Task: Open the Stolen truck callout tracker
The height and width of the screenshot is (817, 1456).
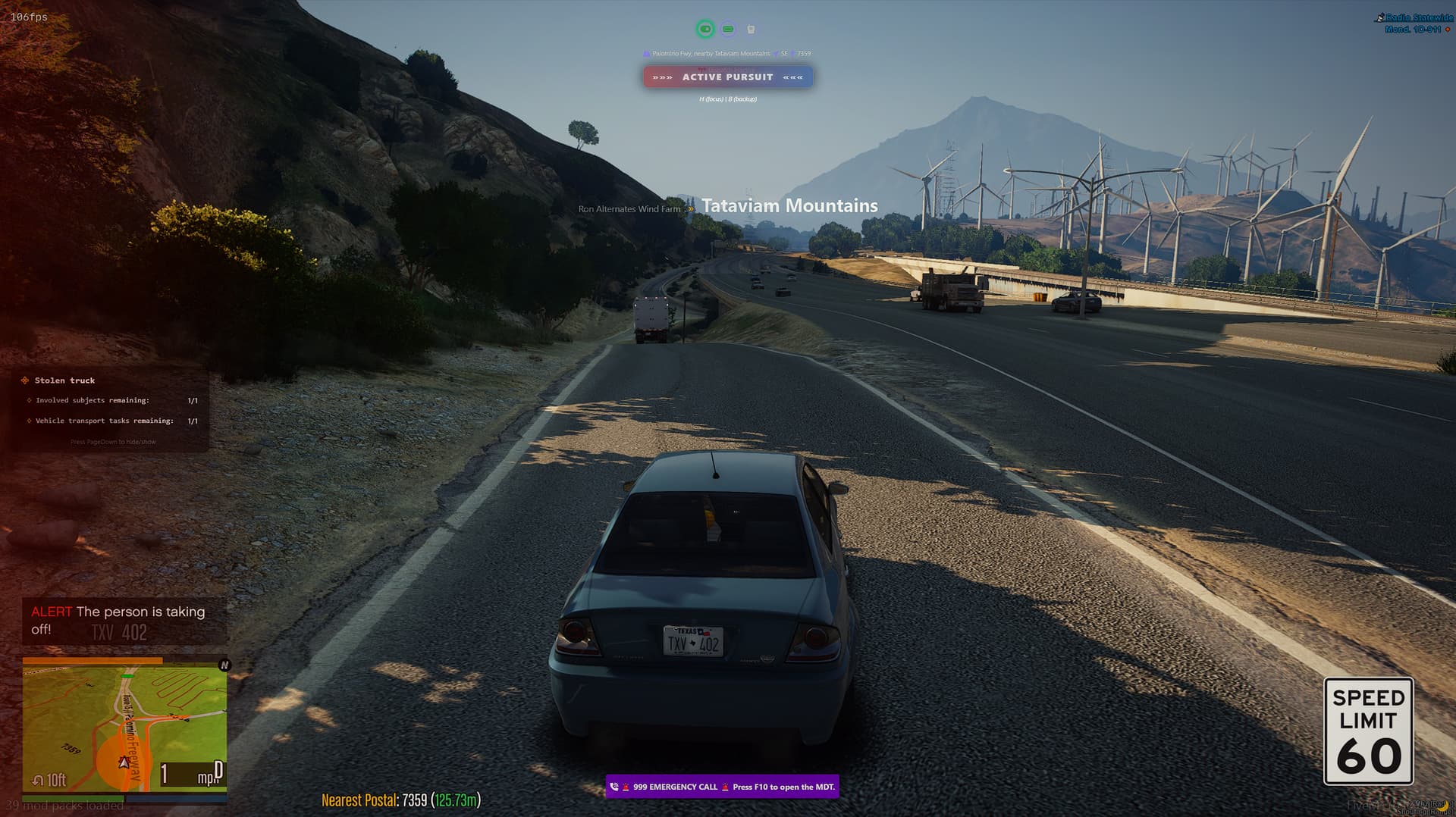Action: point(65,380)
